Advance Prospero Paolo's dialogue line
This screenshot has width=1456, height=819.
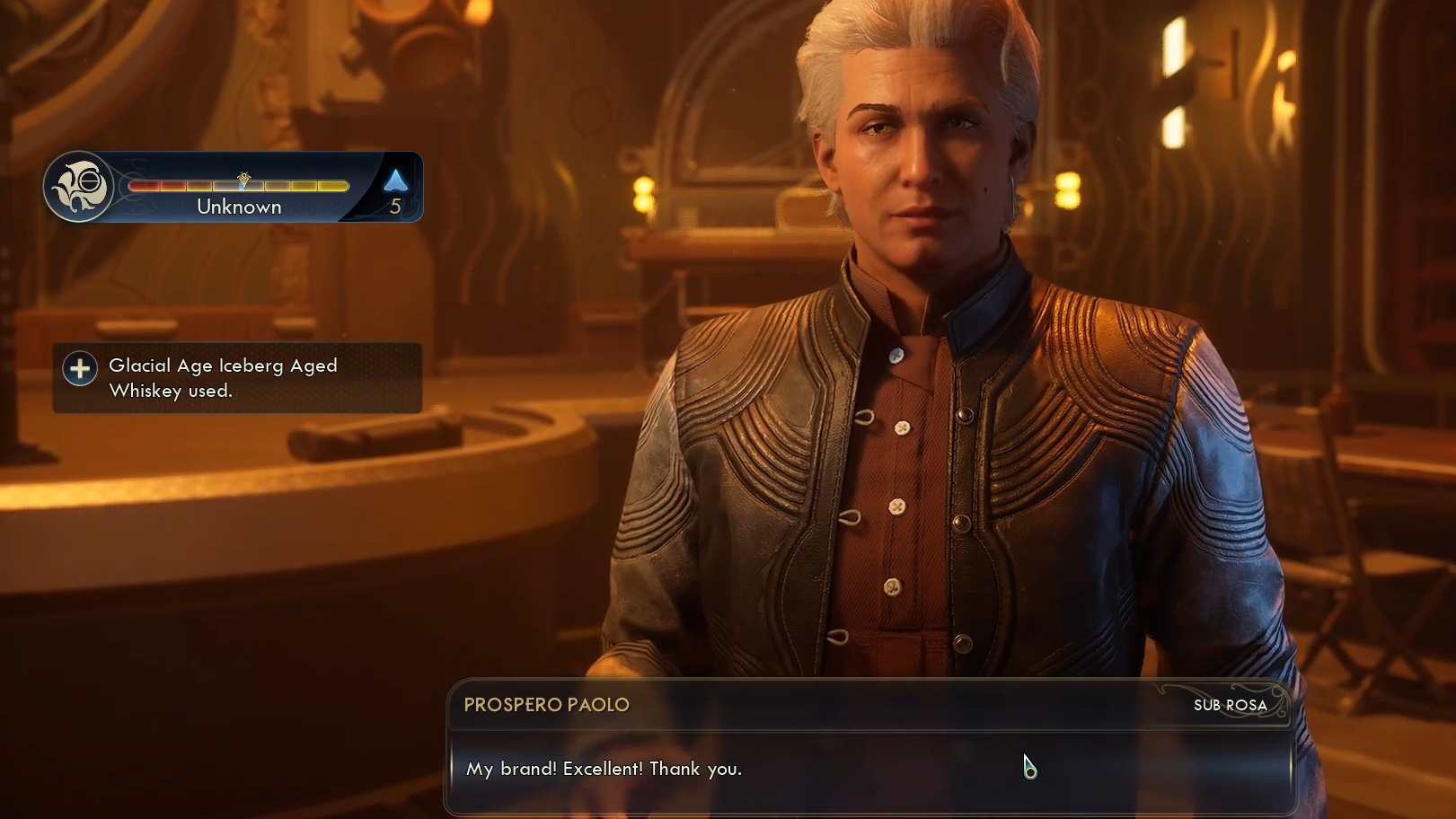click(x=869, y=770)
